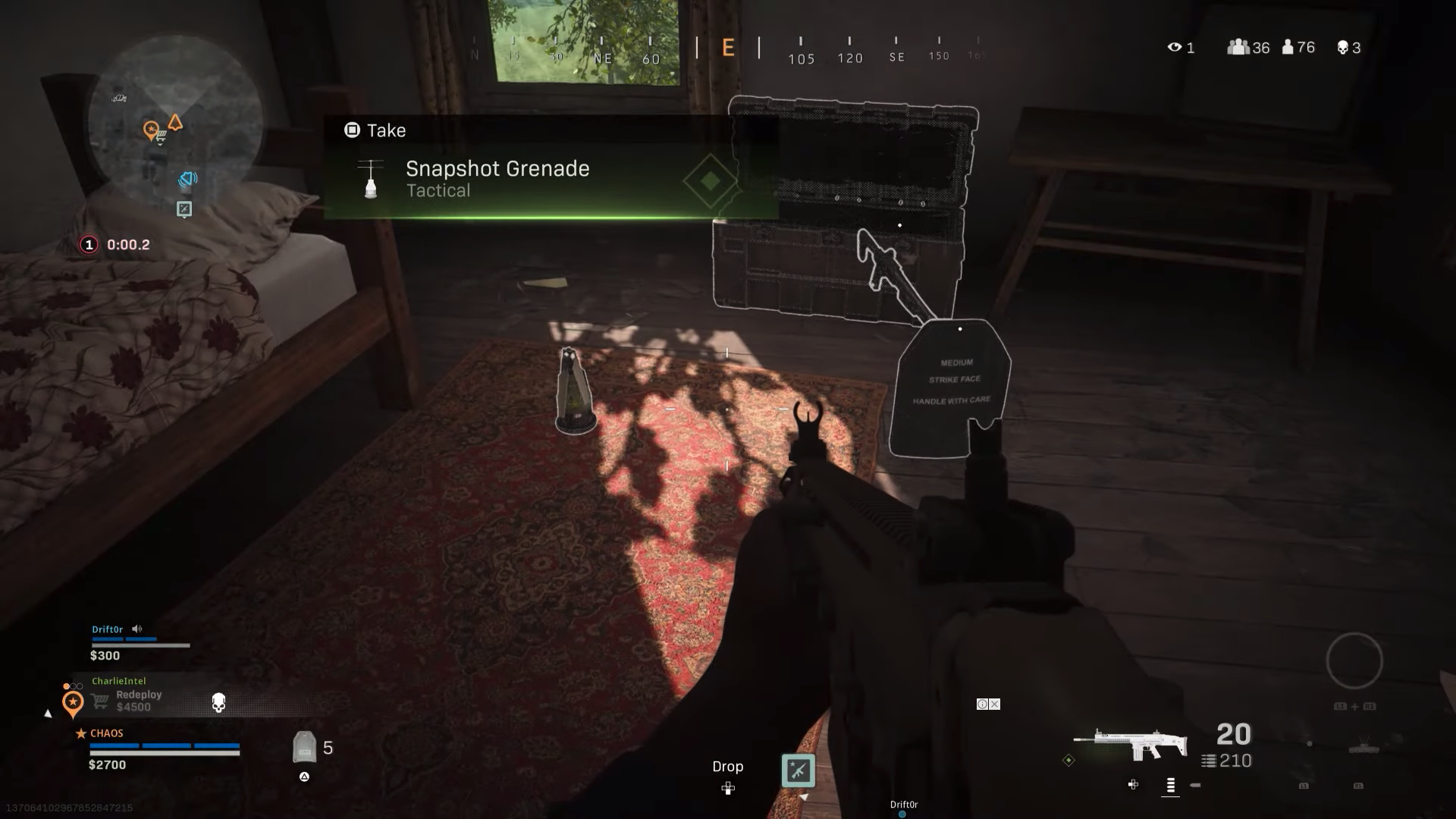
Task: Click the orange waypoint pin with the star
Action: click(73, 701)
